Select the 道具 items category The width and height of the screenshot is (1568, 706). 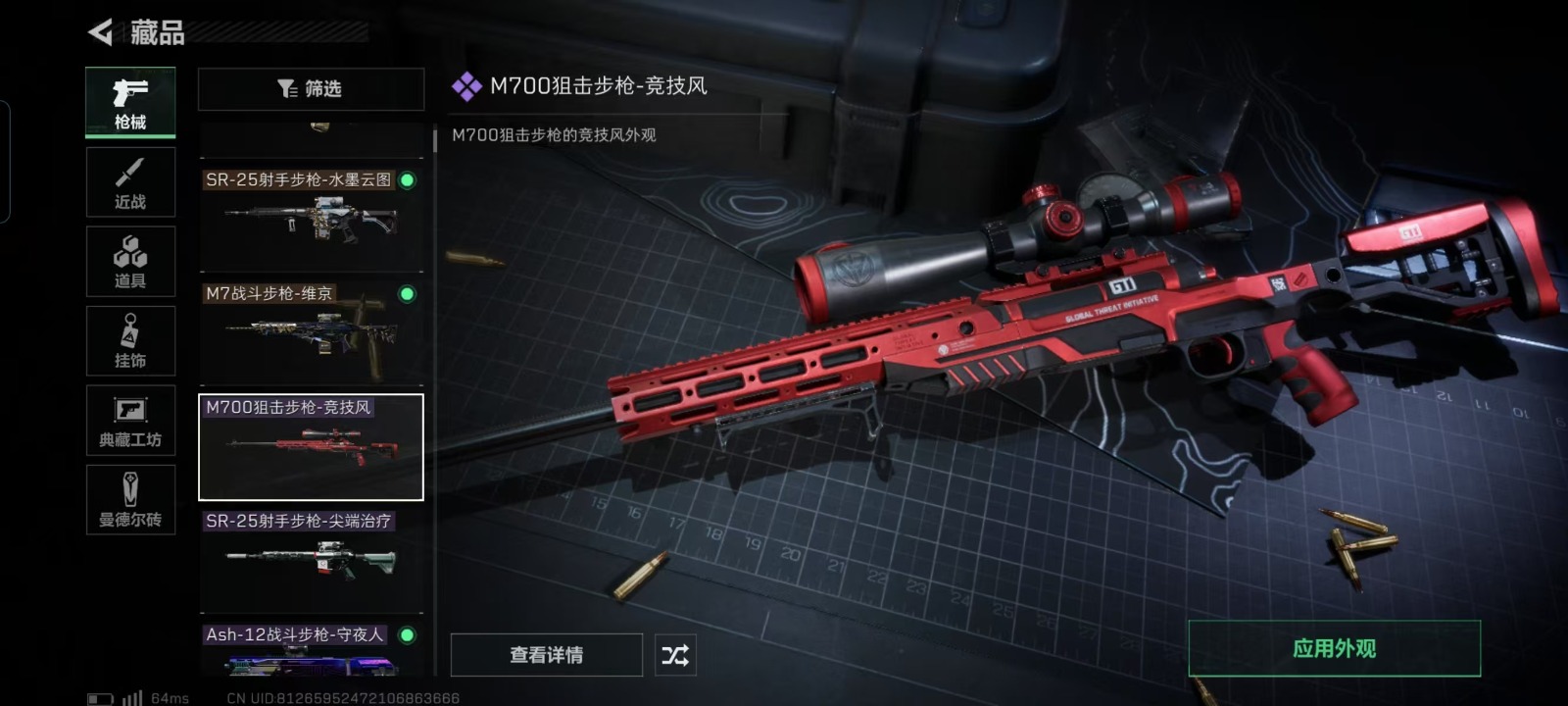point(130,262)
